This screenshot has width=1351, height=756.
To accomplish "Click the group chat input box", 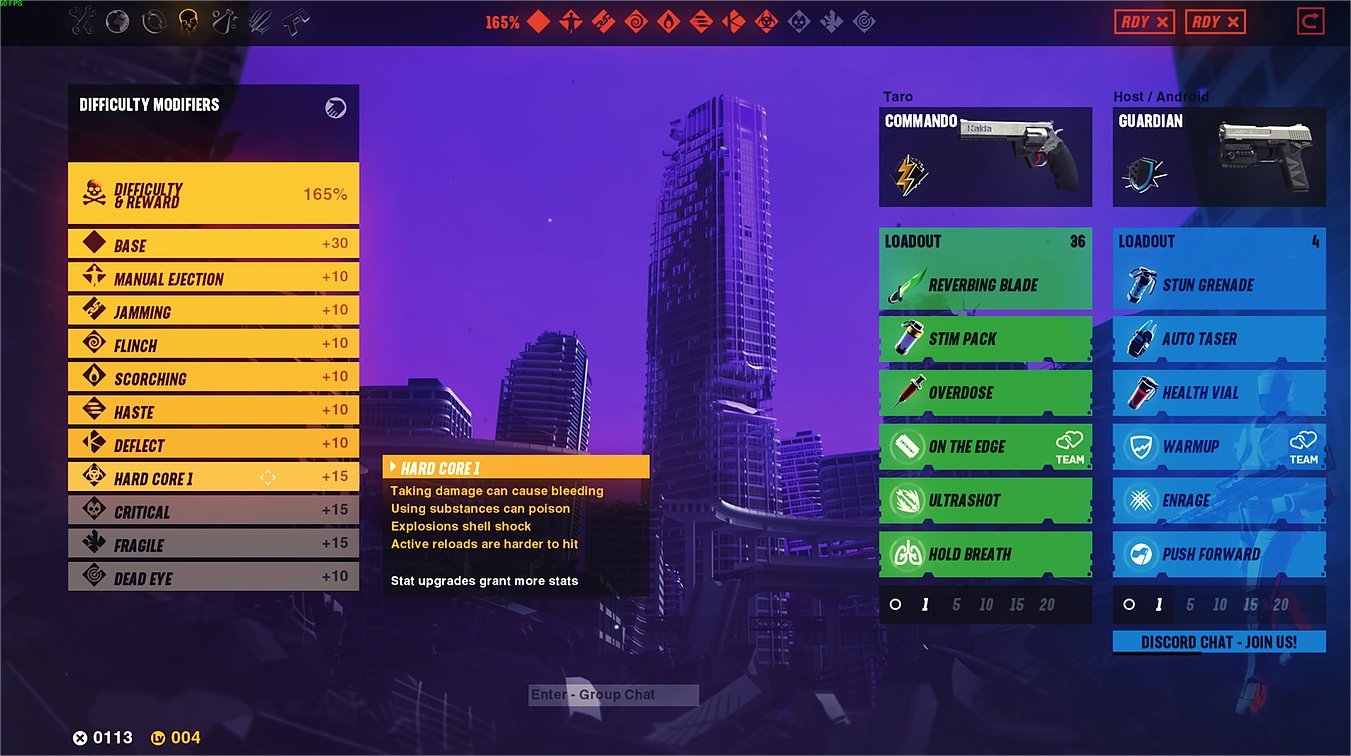I will click(x=613, y=695).
